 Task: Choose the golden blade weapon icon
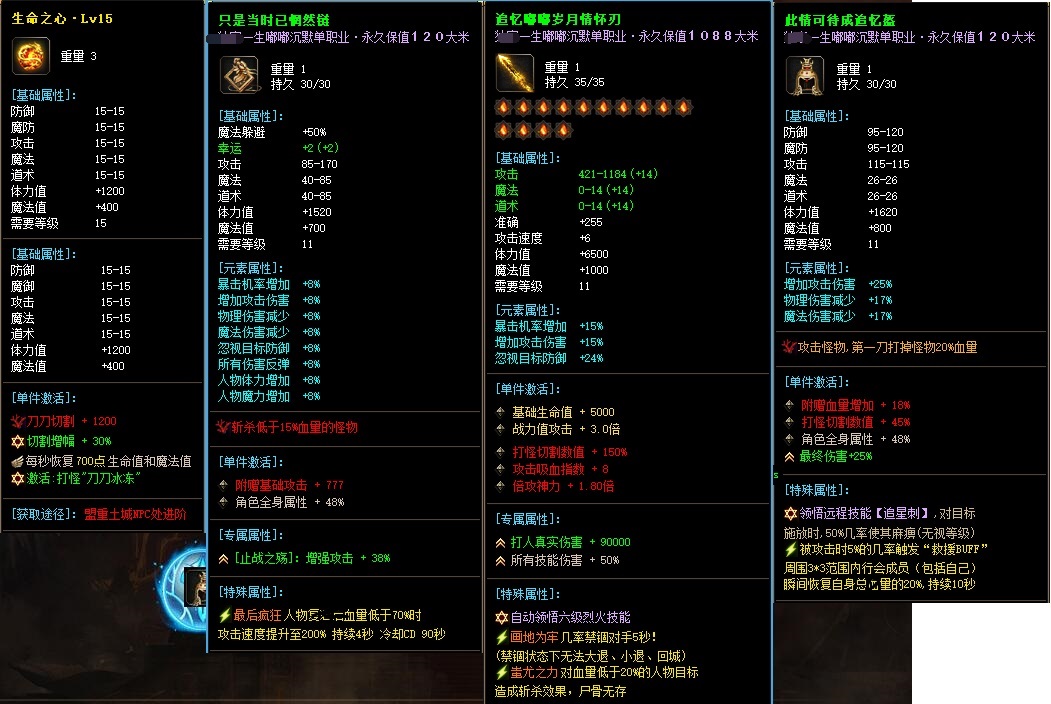click(x=515, y=74)
